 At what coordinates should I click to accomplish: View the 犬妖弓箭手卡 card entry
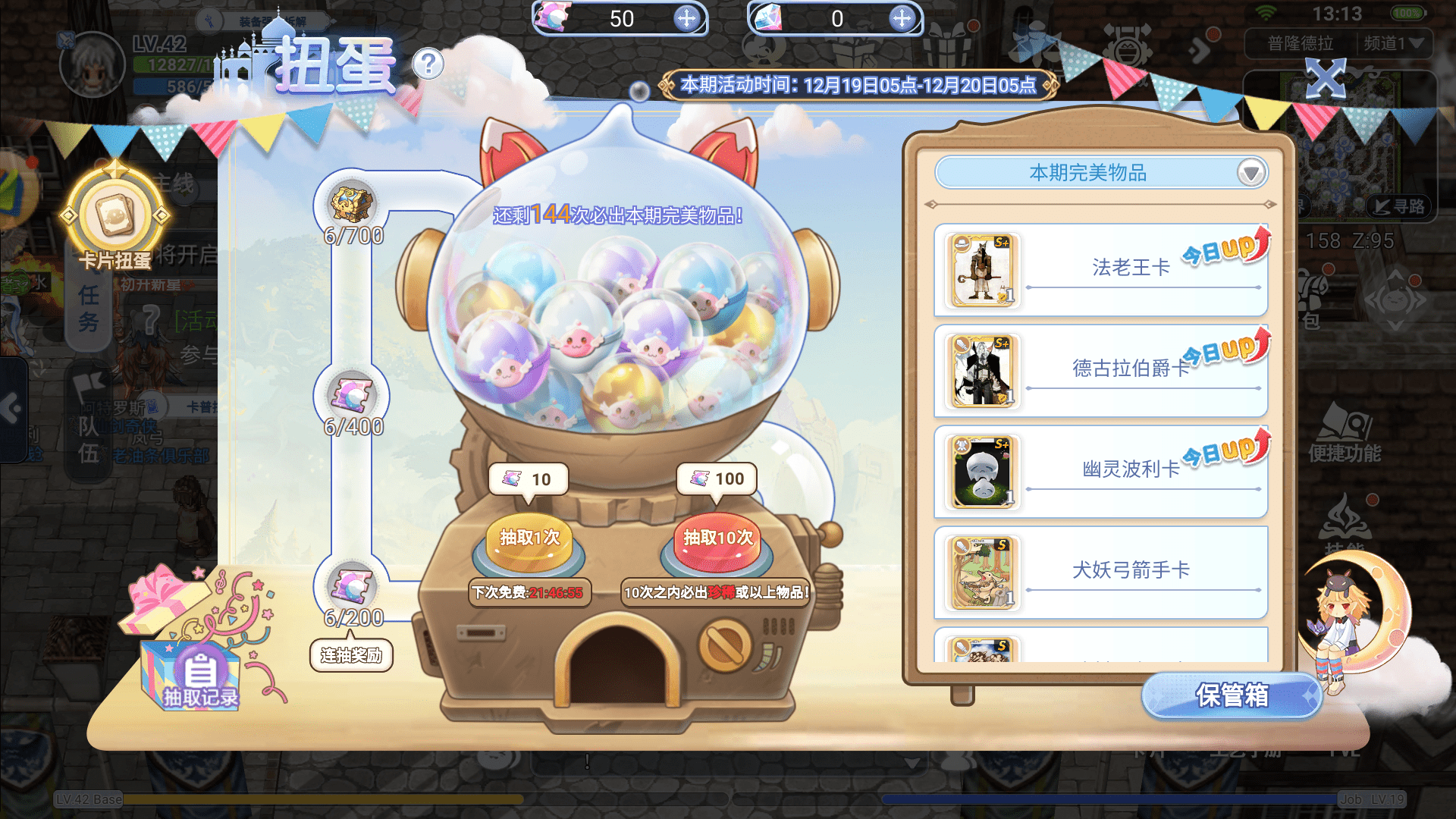1100,572
